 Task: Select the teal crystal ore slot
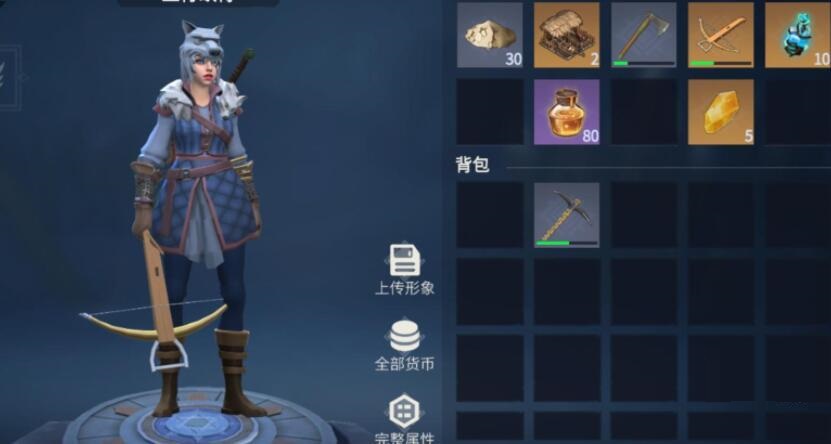tap(798, 35)
